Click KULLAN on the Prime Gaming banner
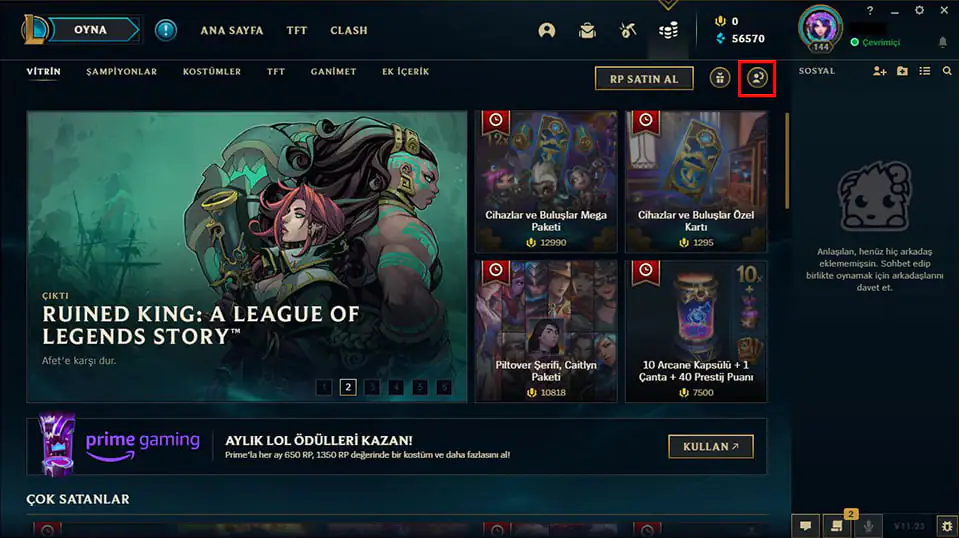This screenshot has height=538, width=959. coord(710,446)
